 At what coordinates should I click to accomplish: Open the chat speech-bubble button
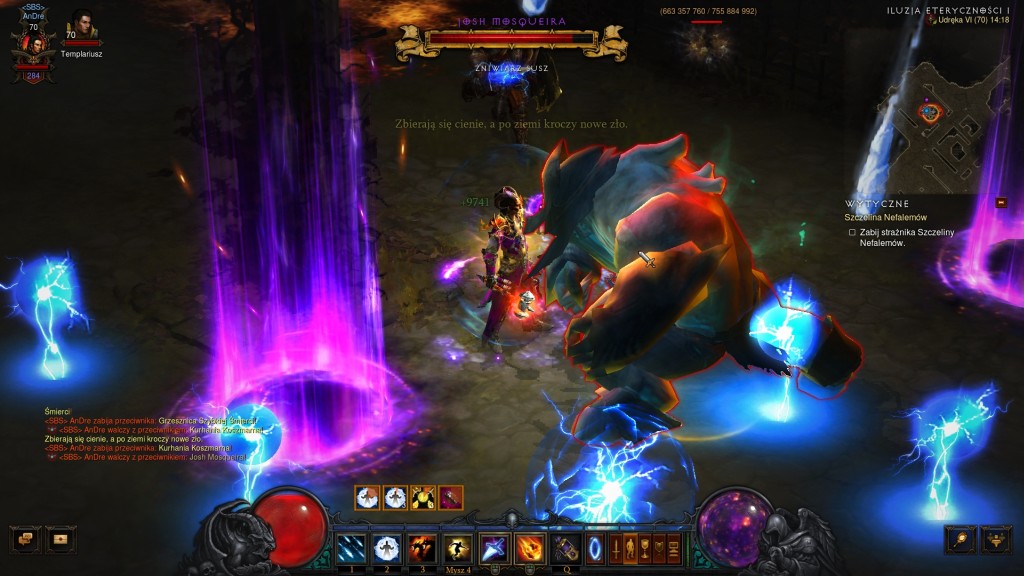pyautogui.click(x=25, y=540)
